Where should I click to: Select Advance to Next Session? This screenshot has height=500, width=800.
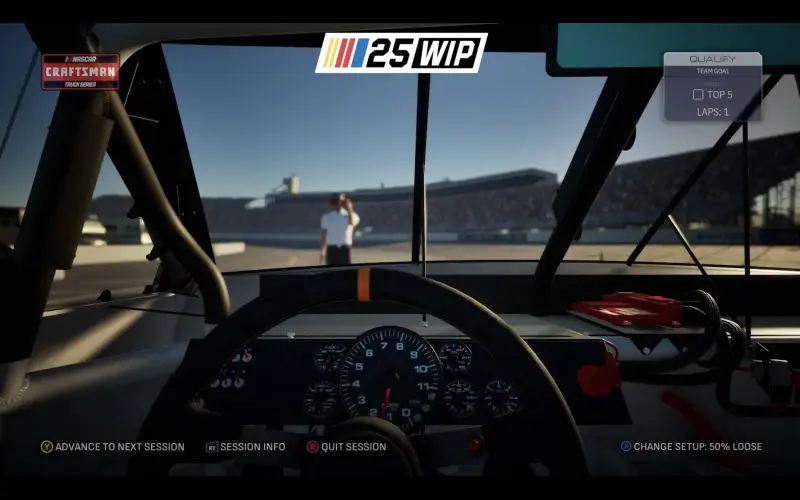click(x=112, y=447)
